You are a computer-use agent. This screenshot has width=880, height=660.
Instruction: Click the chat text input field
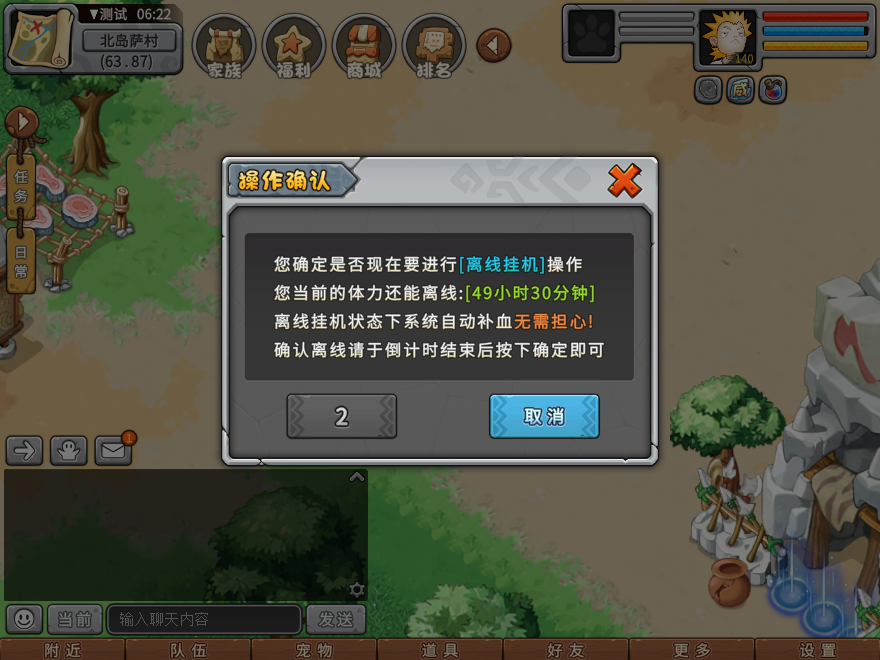tap(203, 619)
